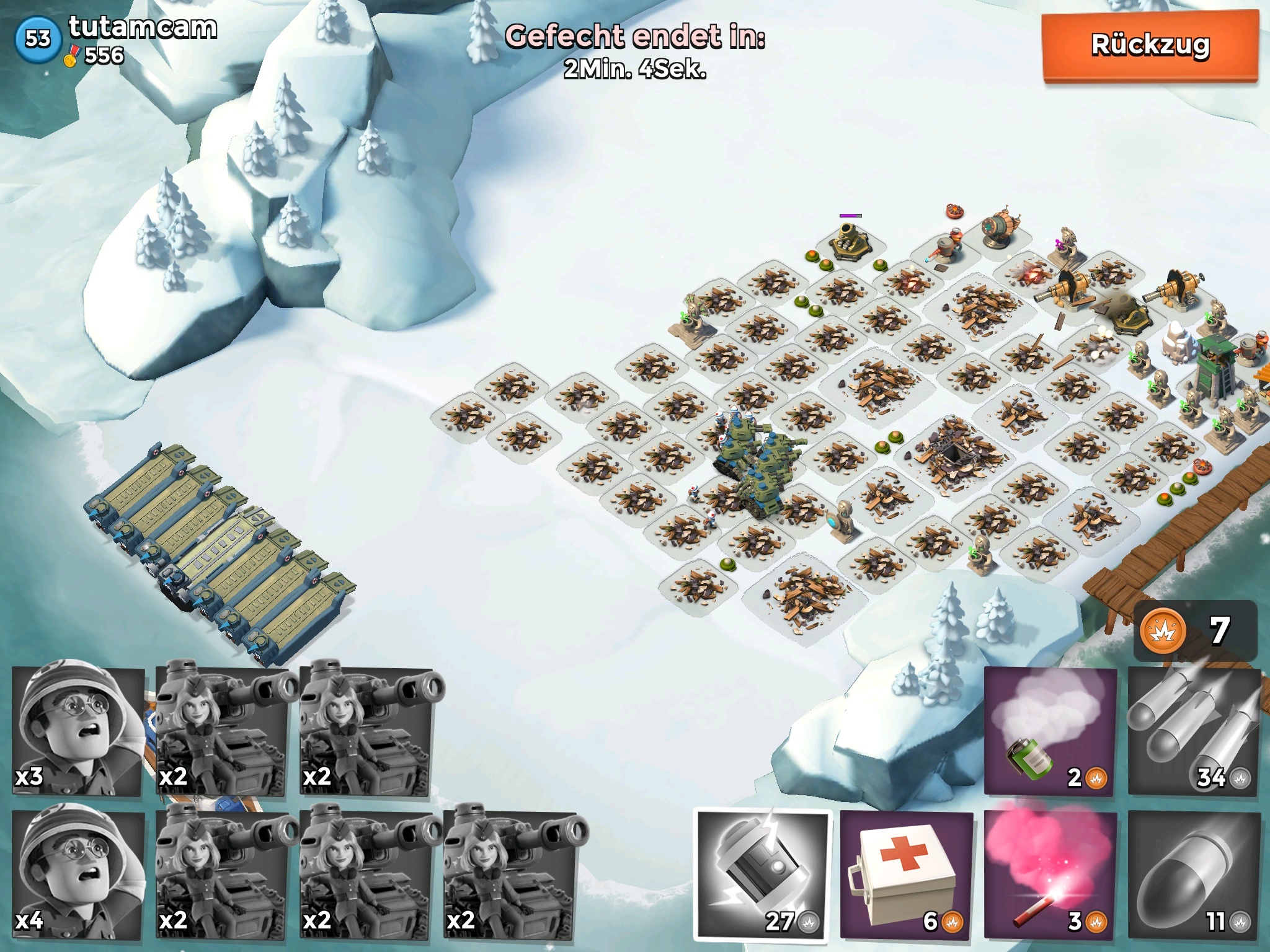Viewport: 1270px width, 952px height.
Task: Select the smoke screen ability costing 2
Action: [1050, 731]
